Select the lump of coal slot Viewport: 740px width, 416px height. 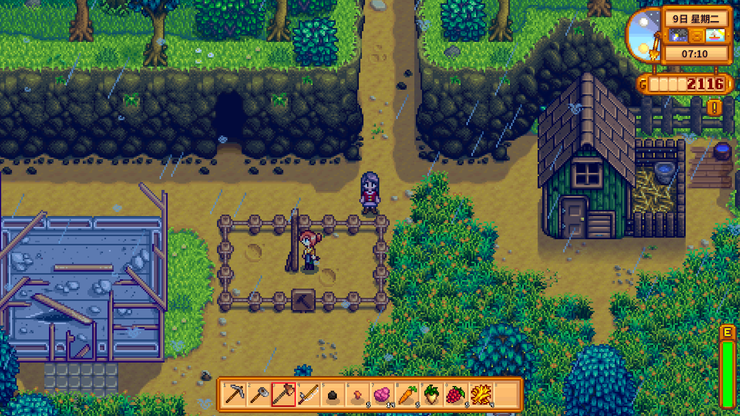click(x=333, y=394)
